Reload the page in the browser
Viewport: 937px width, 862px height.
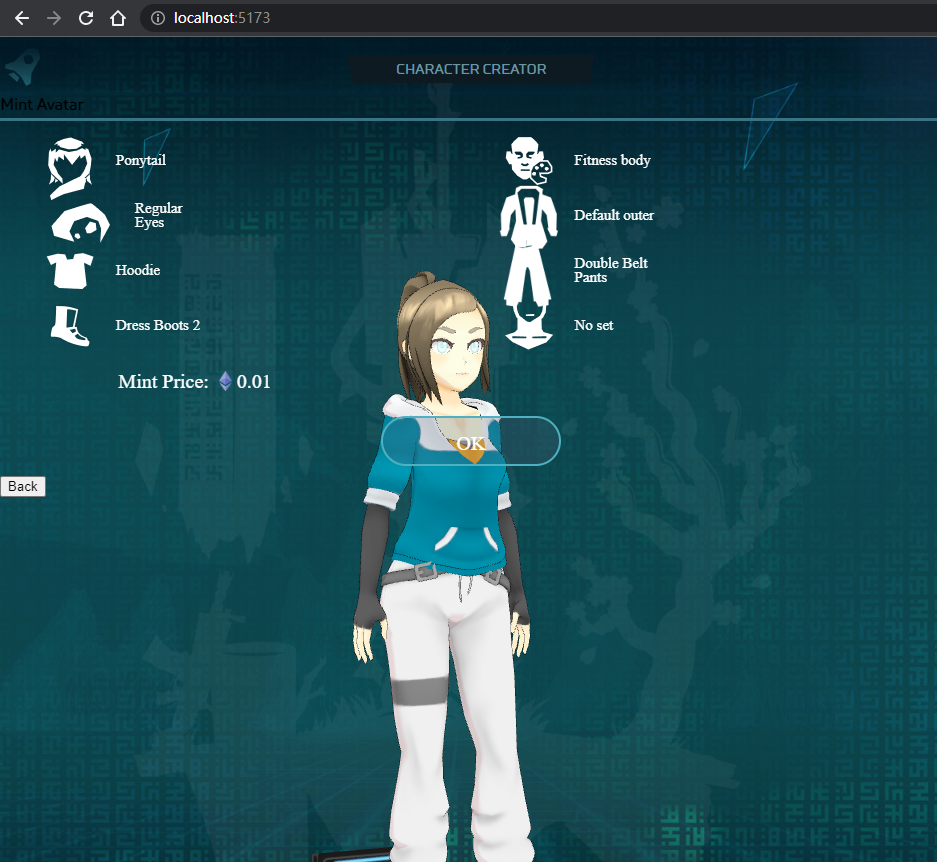[x=86, y=18]
